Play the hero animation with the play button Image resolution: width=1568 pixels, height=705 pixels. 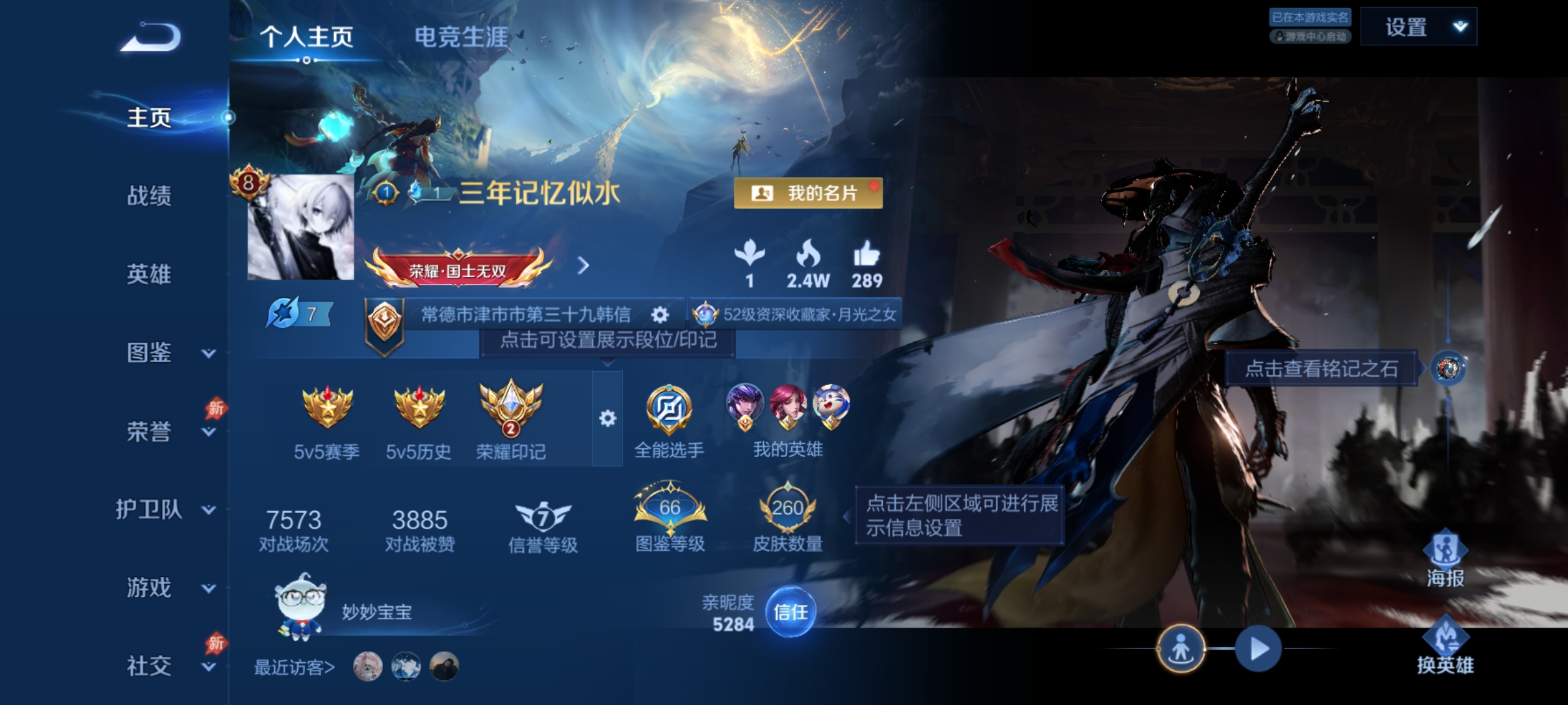(x=1258, y=648)
